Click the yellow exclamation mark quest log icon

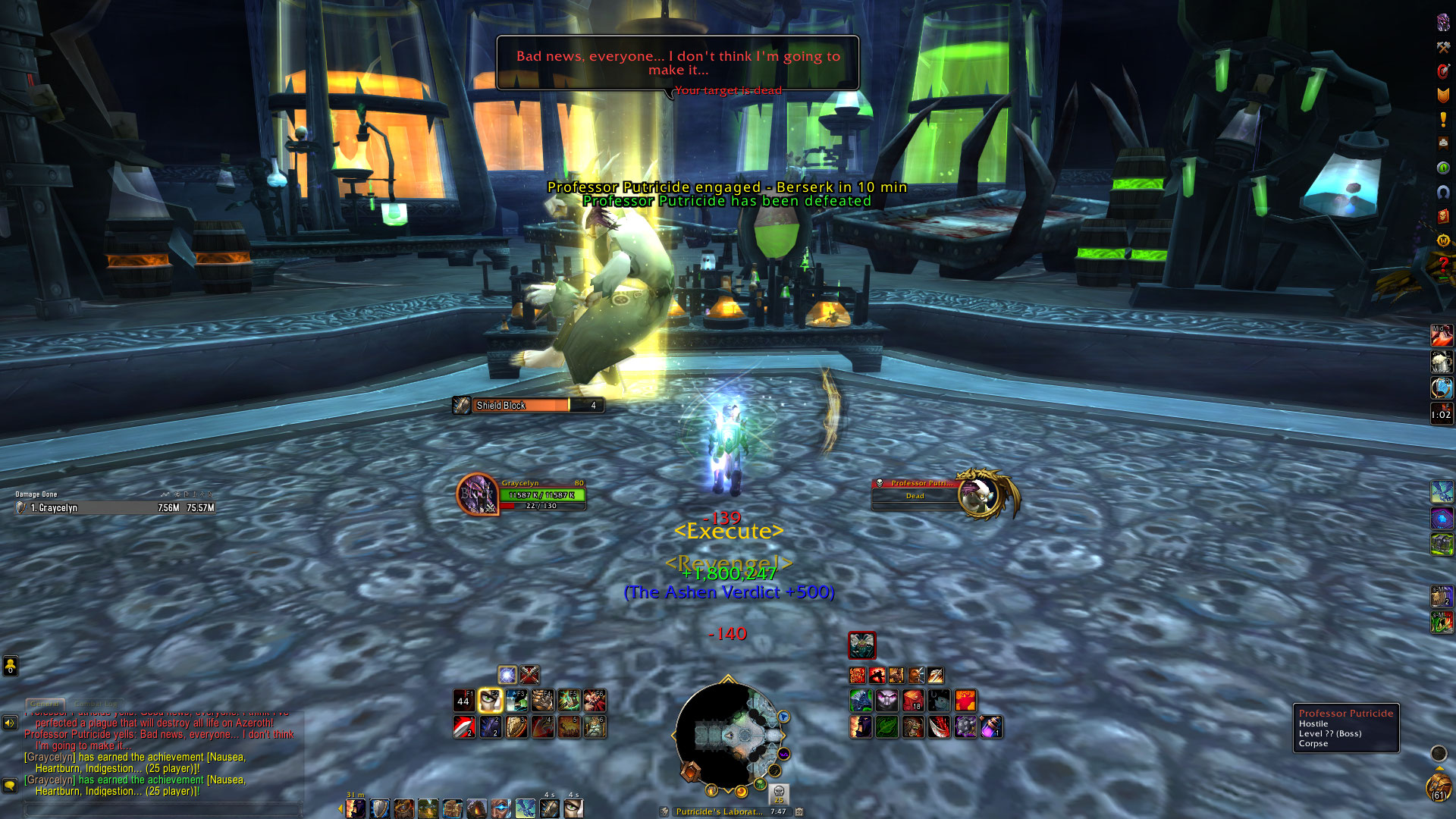coord(1443,119)
